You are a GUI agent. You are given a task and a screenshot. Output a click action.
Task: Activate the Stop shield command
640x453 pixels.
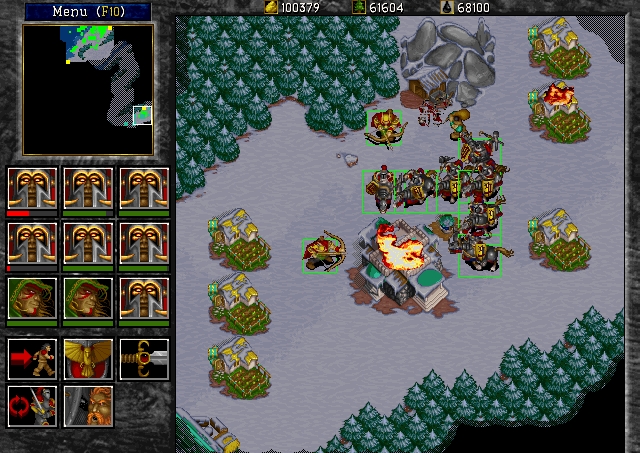pos(88,359)
